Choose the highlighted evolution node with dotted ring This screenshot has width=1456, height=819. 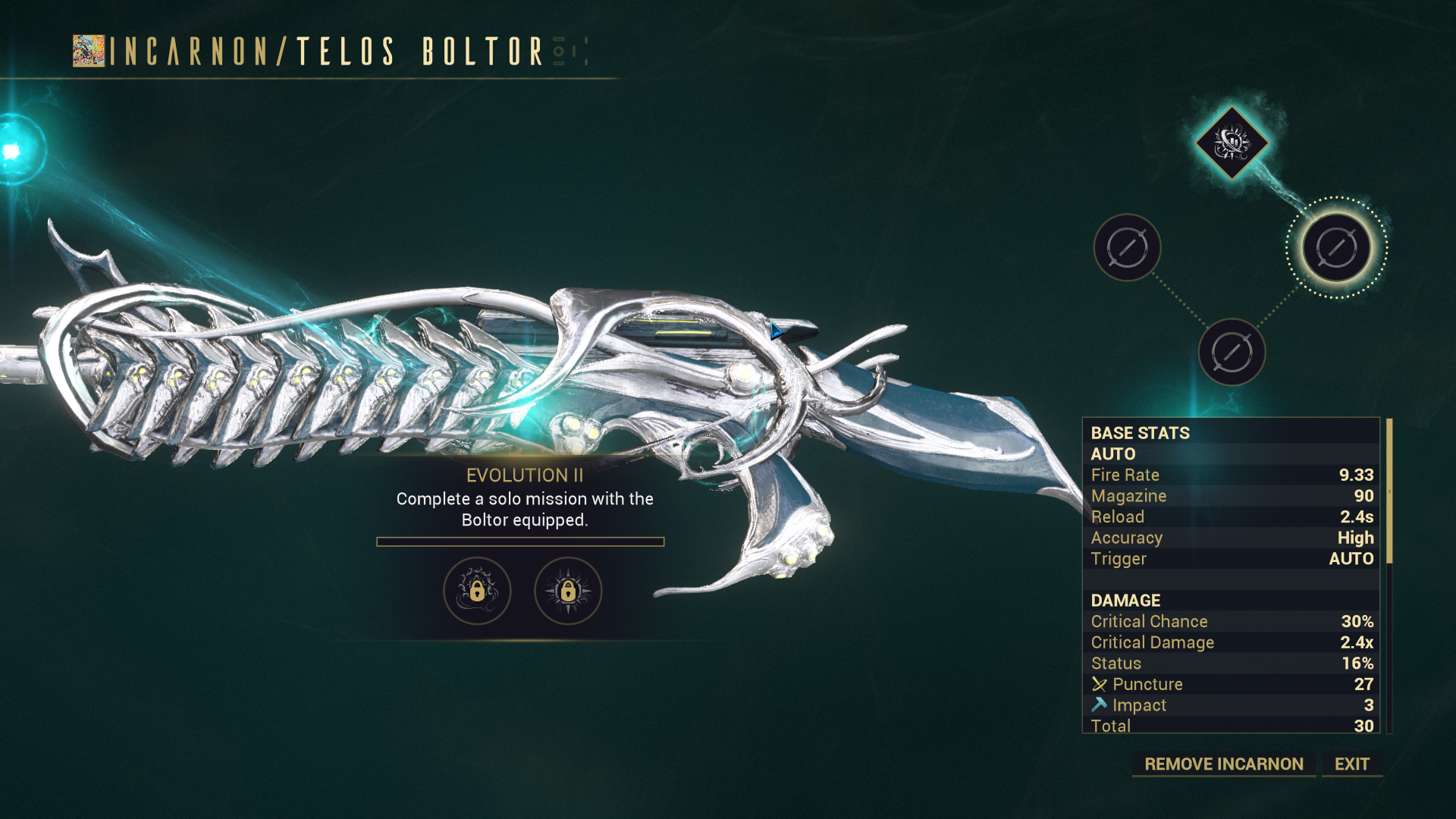(1336, 247)
